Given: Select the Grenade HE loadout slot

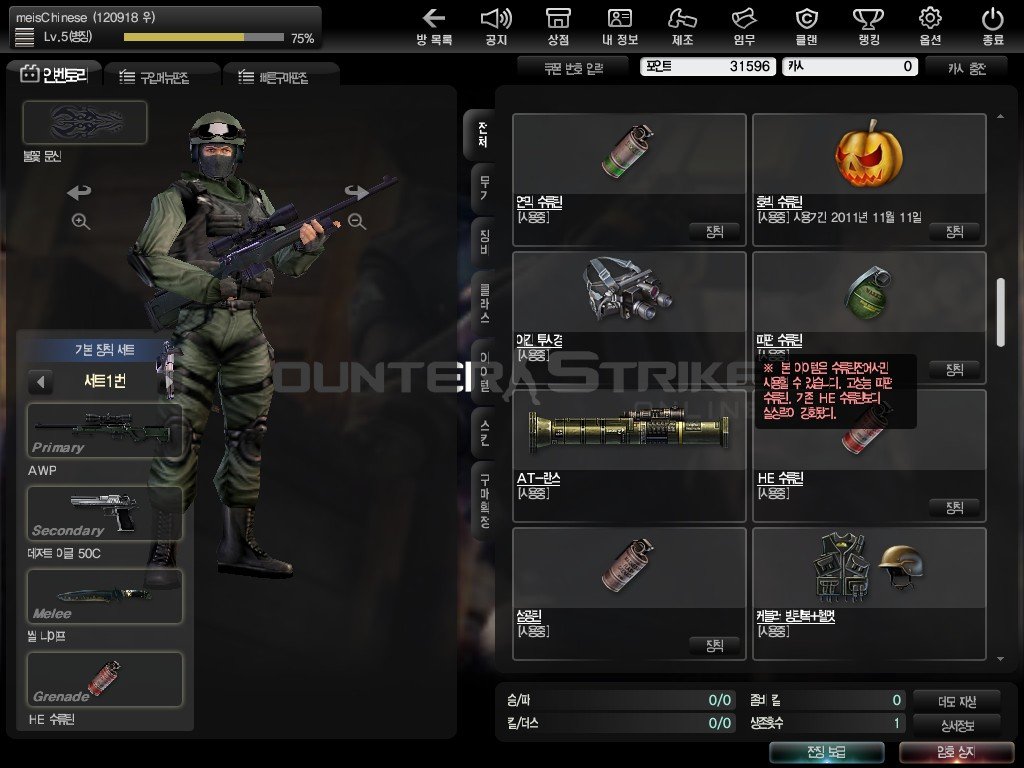Looking at the screenshot, I should click(x=105, y=679).
